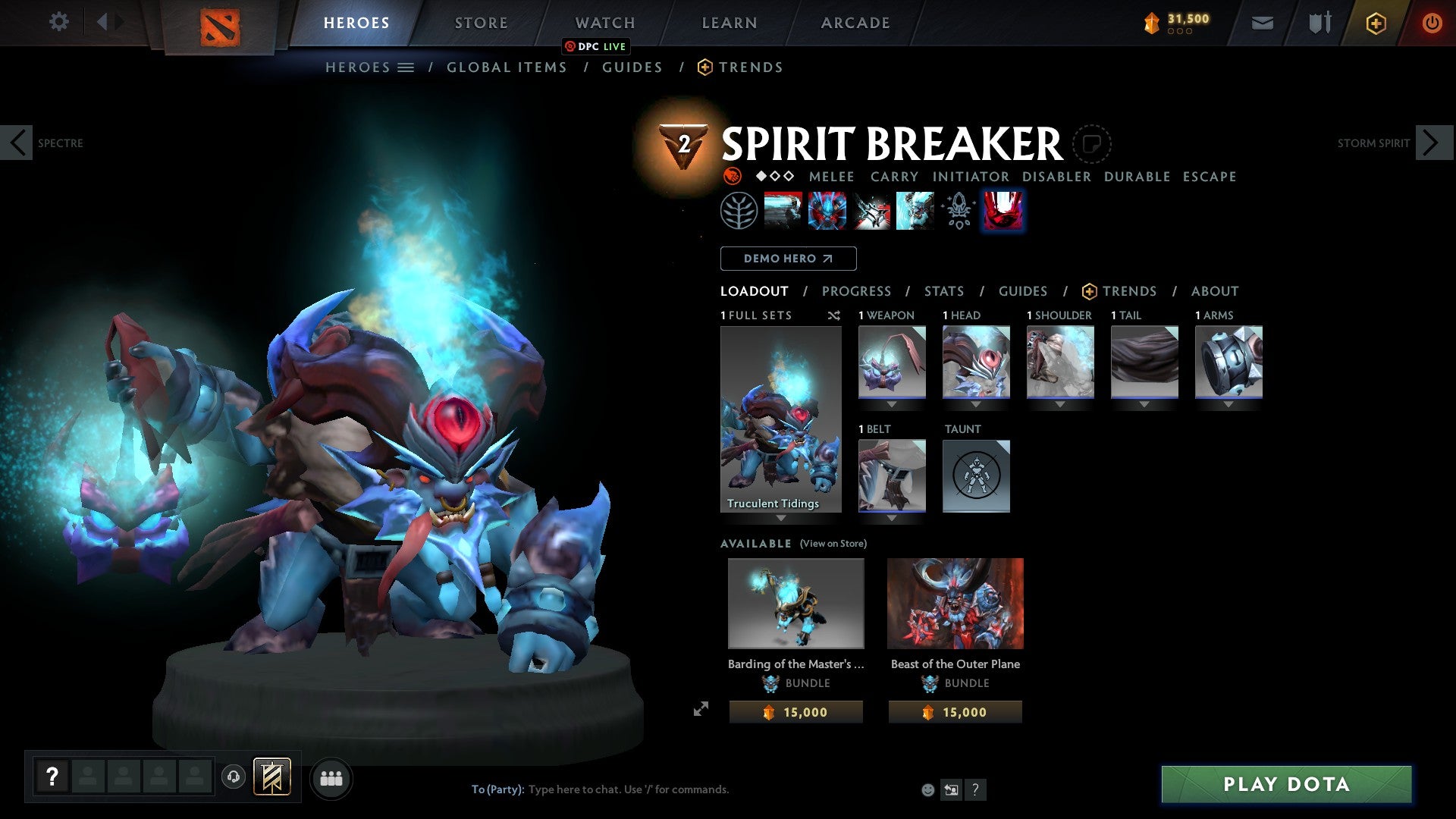The image size is (1456, 819).
Task: Expand the Head slot item options
Action: tap(976, 404)
